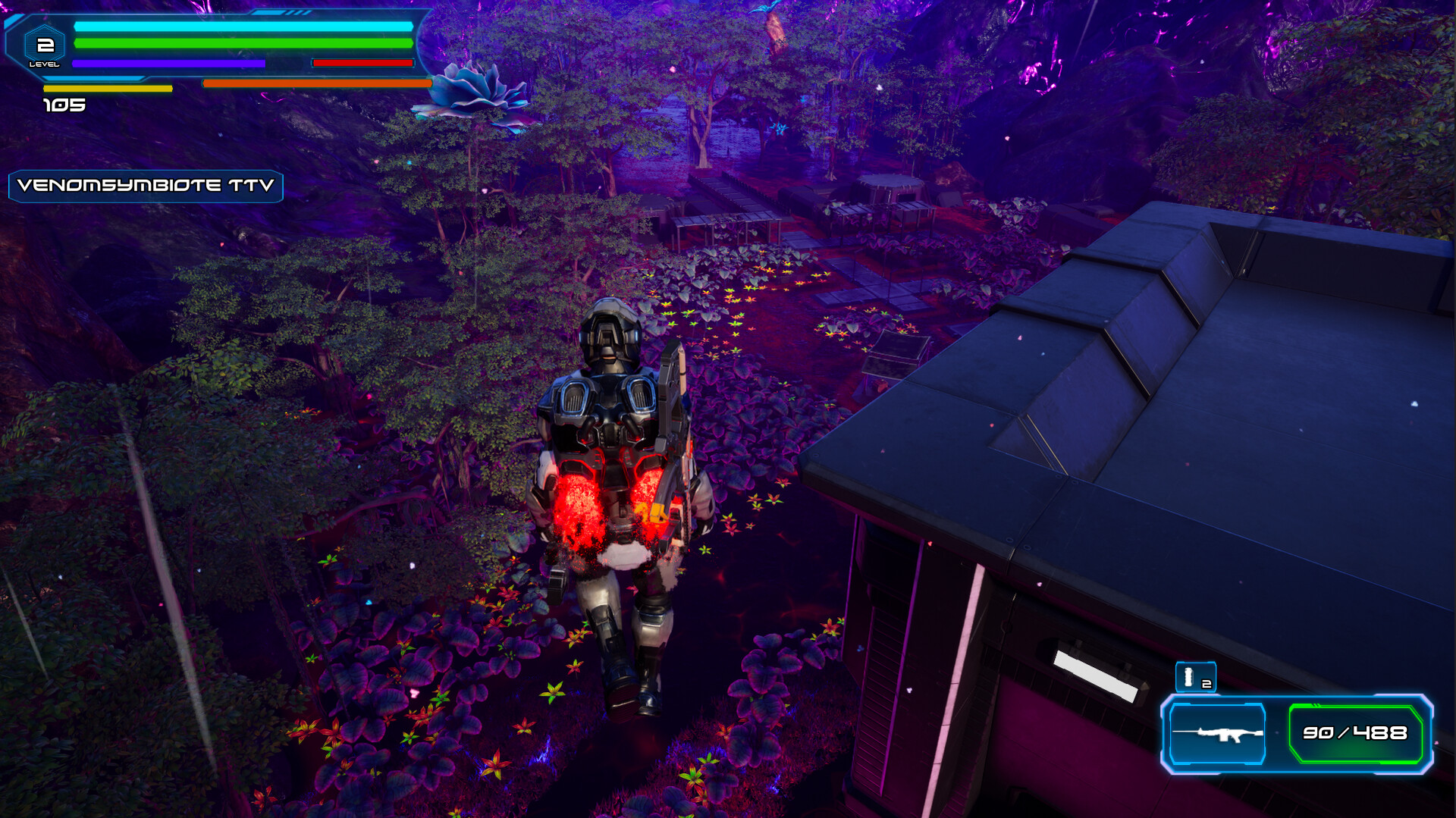1456x818 pixels.
Task: Click the grenade item icon showing count 2
Action: coord(1195,677)
